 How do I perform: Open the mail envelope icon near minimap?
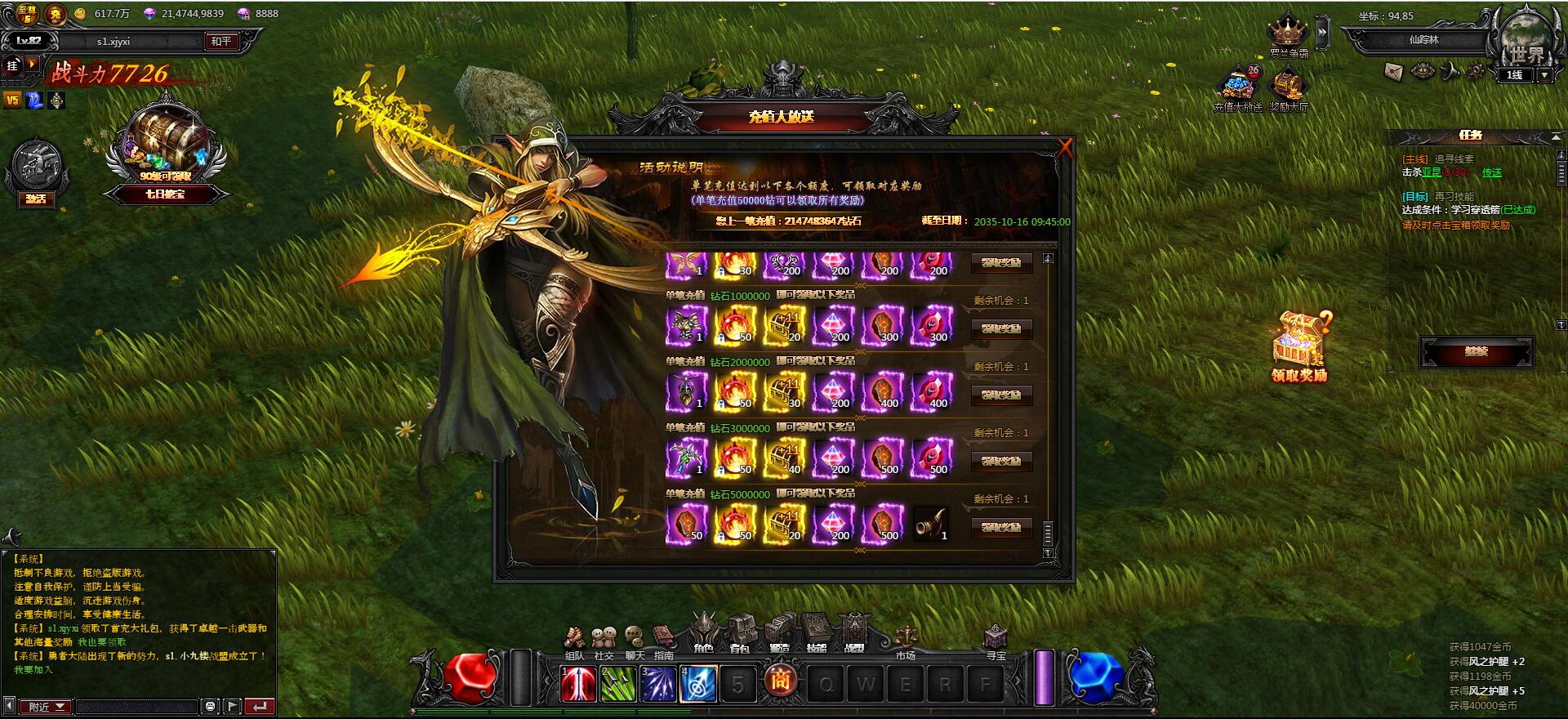tap(1393, 73)
